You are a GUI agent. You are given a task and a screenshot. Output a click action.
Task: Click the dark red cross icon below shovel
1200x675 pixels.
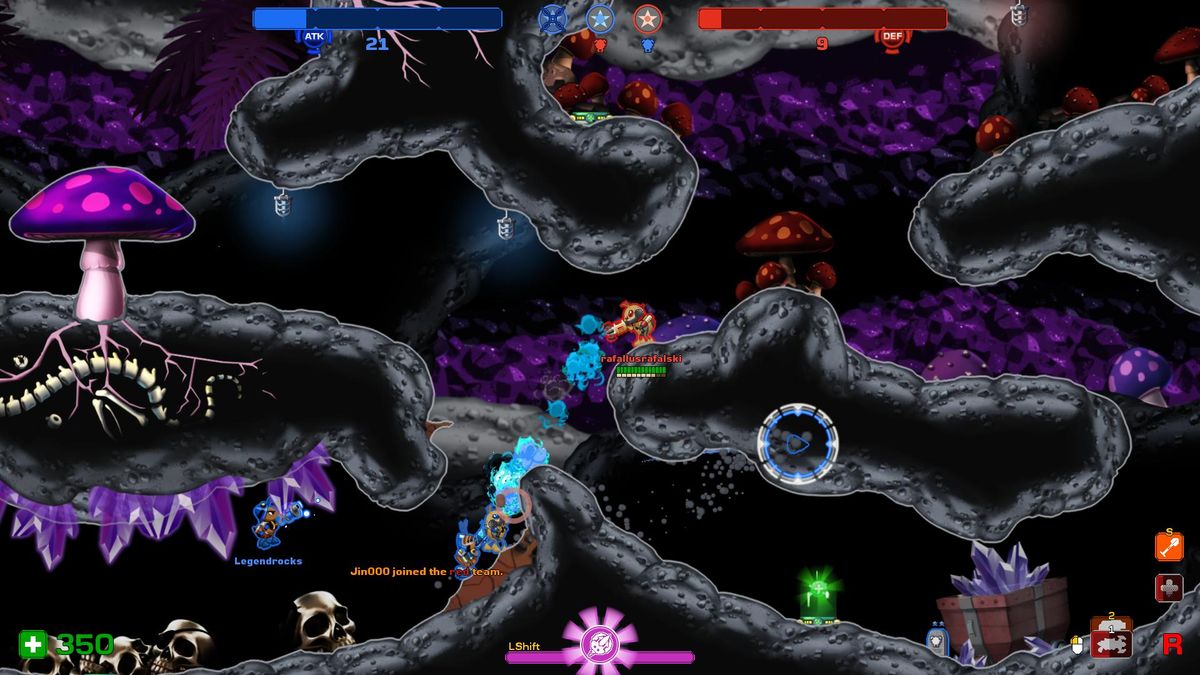point(1169,587)
